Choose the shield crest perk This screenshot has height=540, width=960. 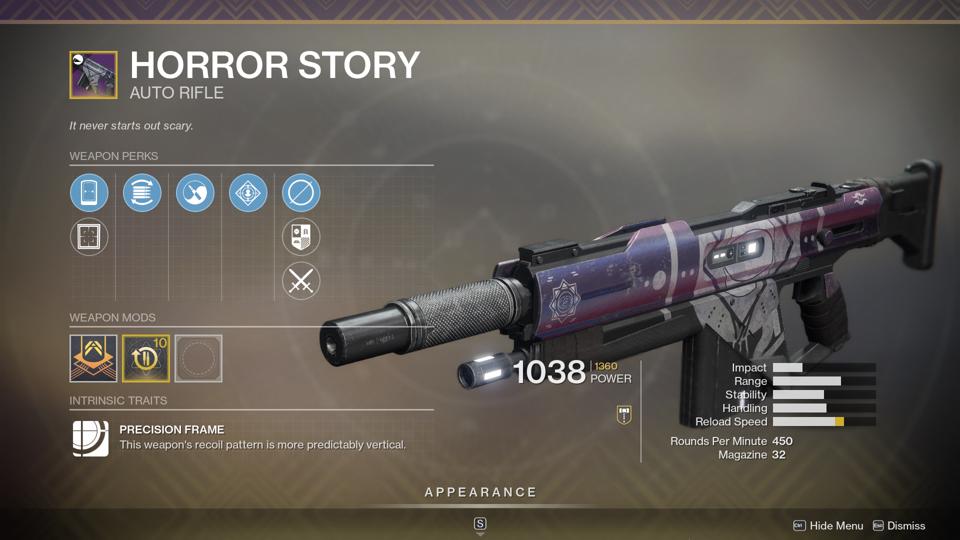tap(301, 238)
